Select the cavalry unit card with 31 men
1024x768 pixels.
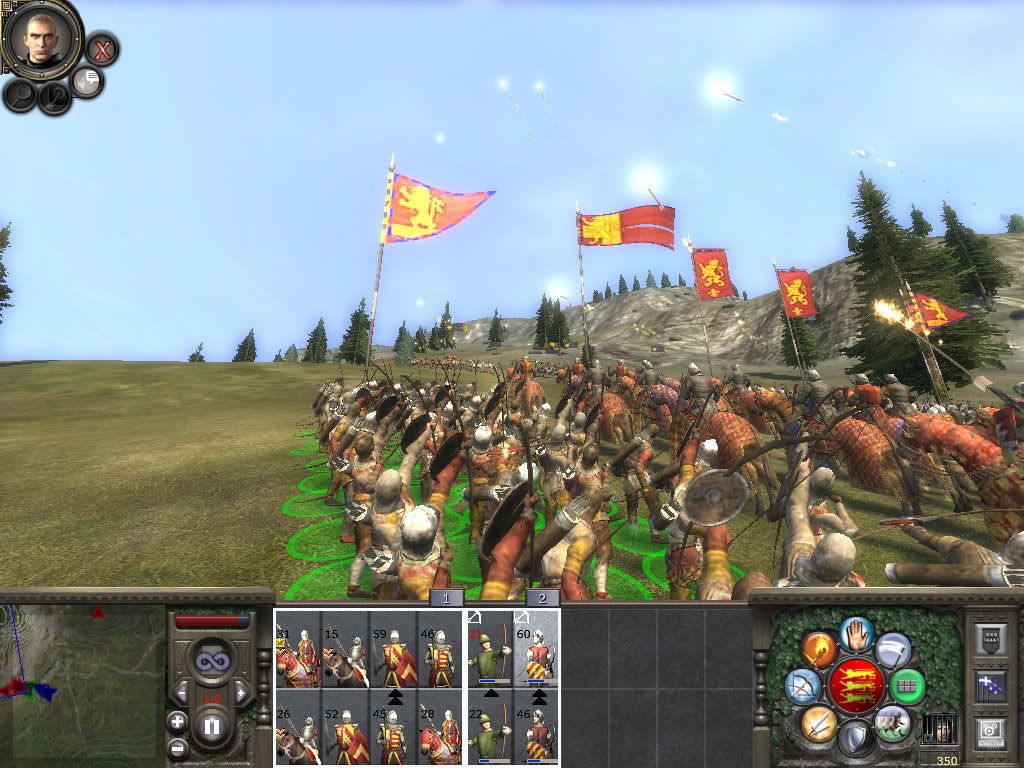[297, 650]
